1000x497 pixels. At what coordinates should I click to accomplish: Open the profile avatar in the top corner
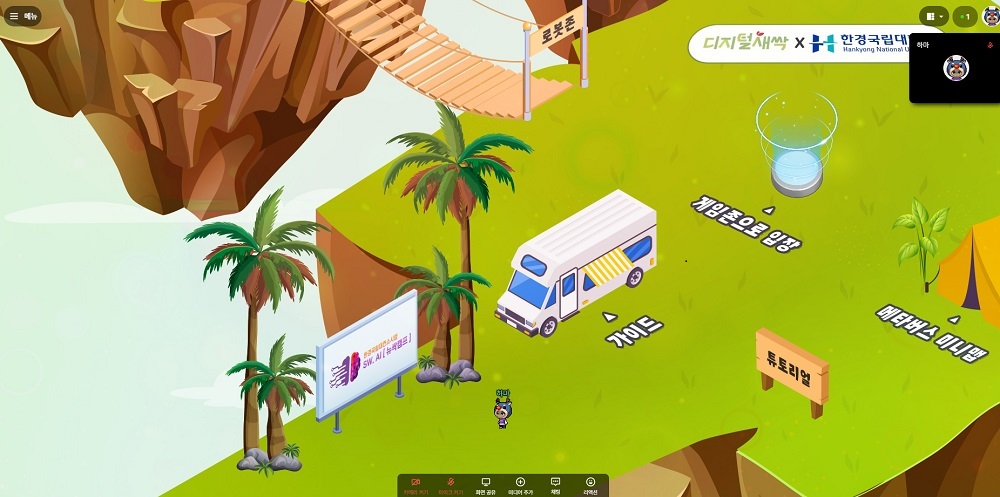[x=991, y=16]
